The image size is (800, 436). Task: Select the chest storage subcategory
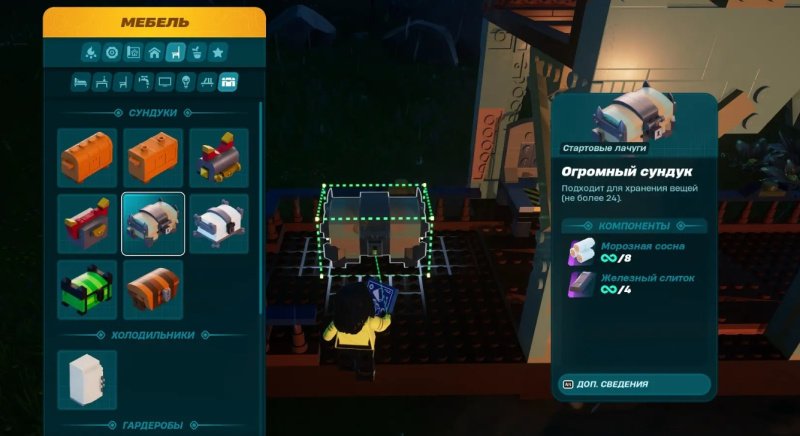coord(228,81)
